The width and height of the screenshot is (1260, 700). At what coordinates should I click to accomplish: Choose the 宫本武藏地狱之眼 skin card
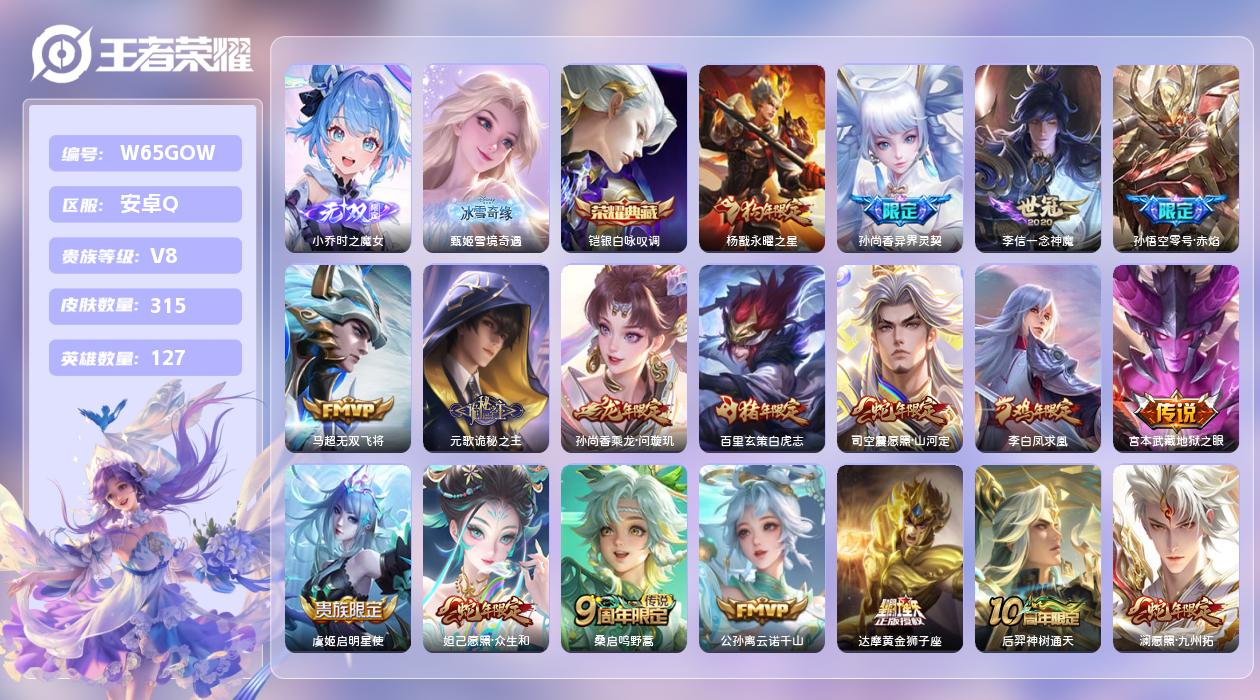pos(1176,358)
